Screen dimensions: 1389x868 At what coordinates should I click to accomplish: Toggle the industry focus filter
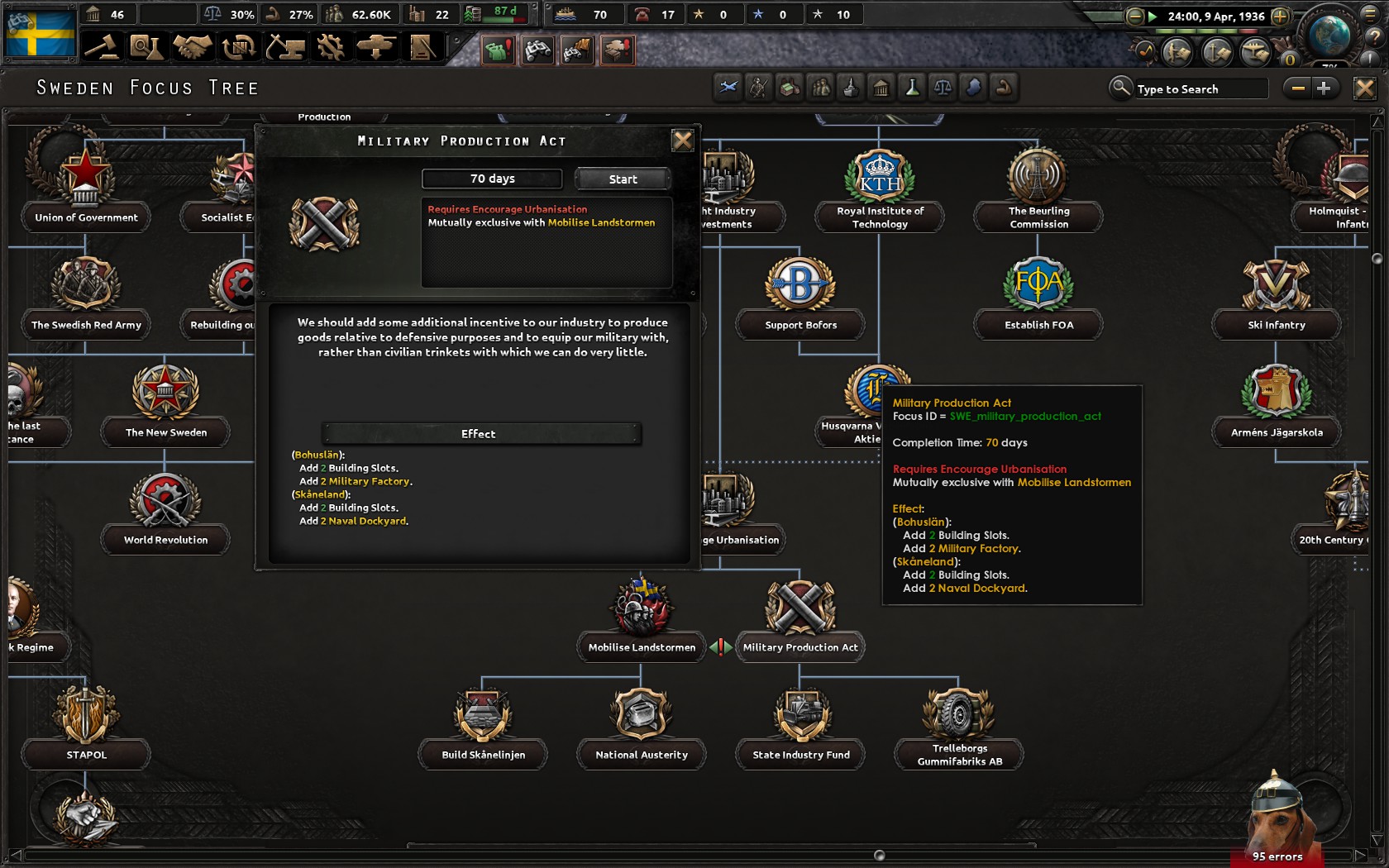click(789, 88)
